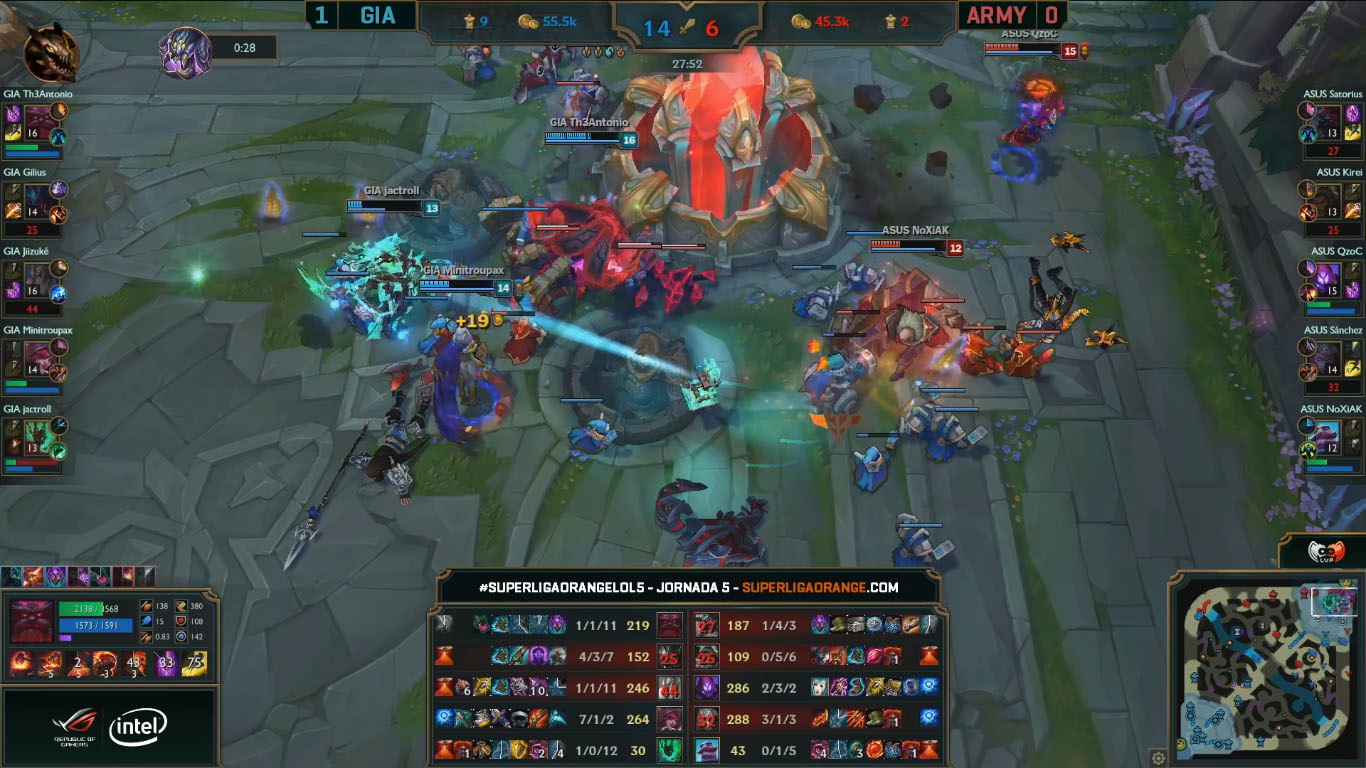This screenshot has height=768, width=1366.
Task: Click the yellow Flash summoner spell icon
Action: [x=194, y=662]
